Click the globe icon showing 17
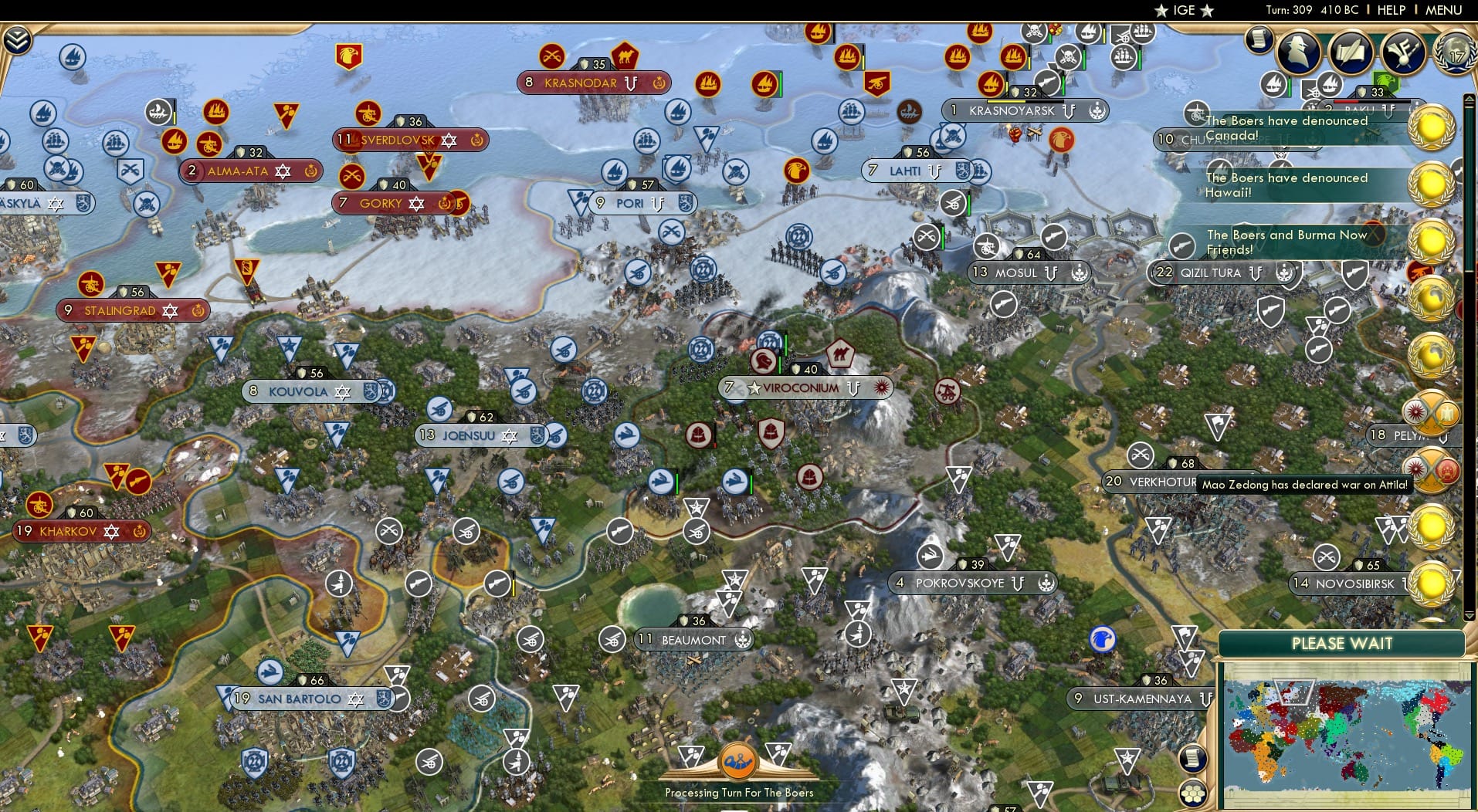The width and height of the screenshot is (1478, 812). pos(1455,54)
